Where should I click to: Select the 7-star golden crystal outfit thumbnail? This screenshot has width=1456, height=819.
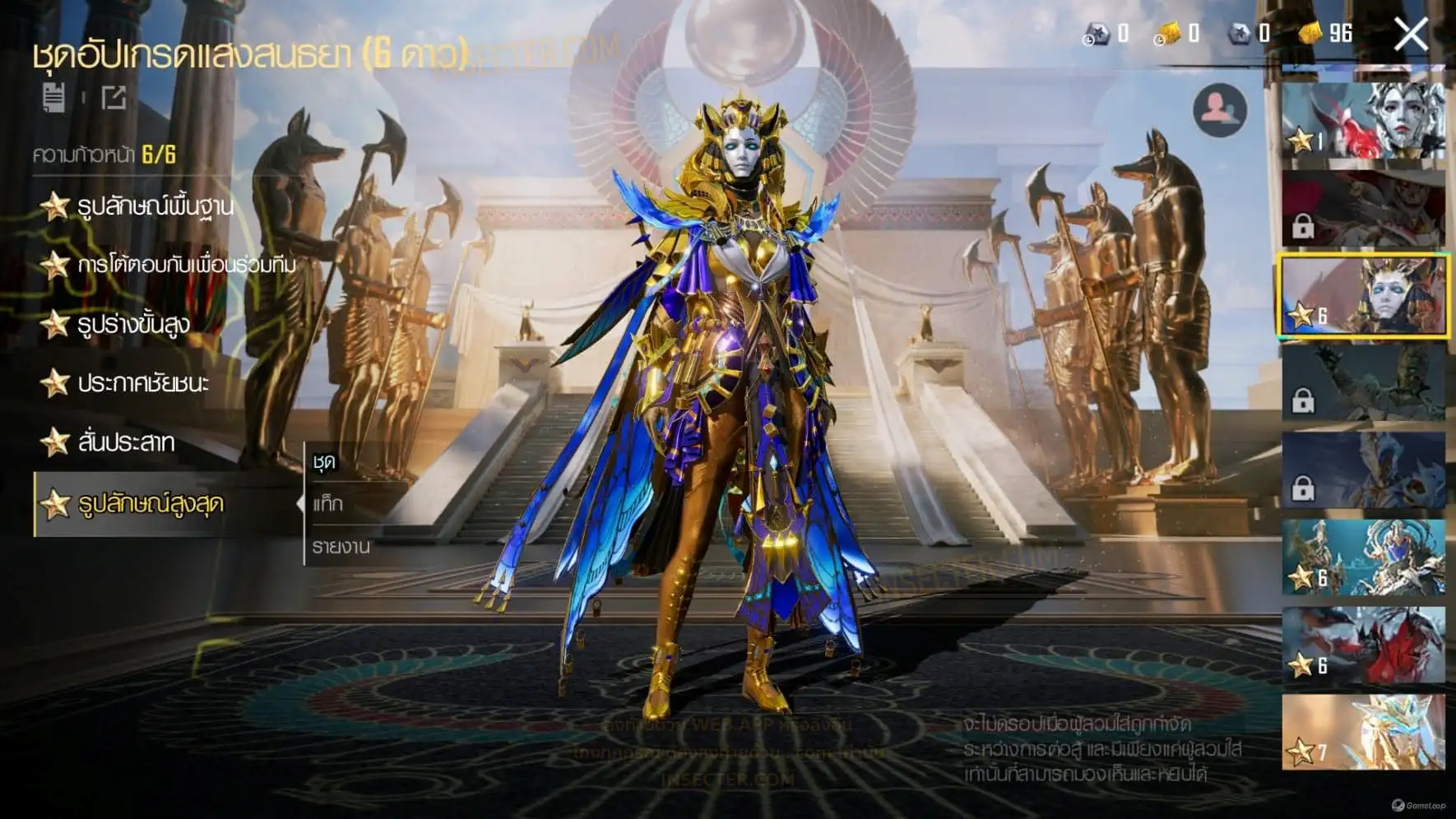click(x=1363, y=732)
